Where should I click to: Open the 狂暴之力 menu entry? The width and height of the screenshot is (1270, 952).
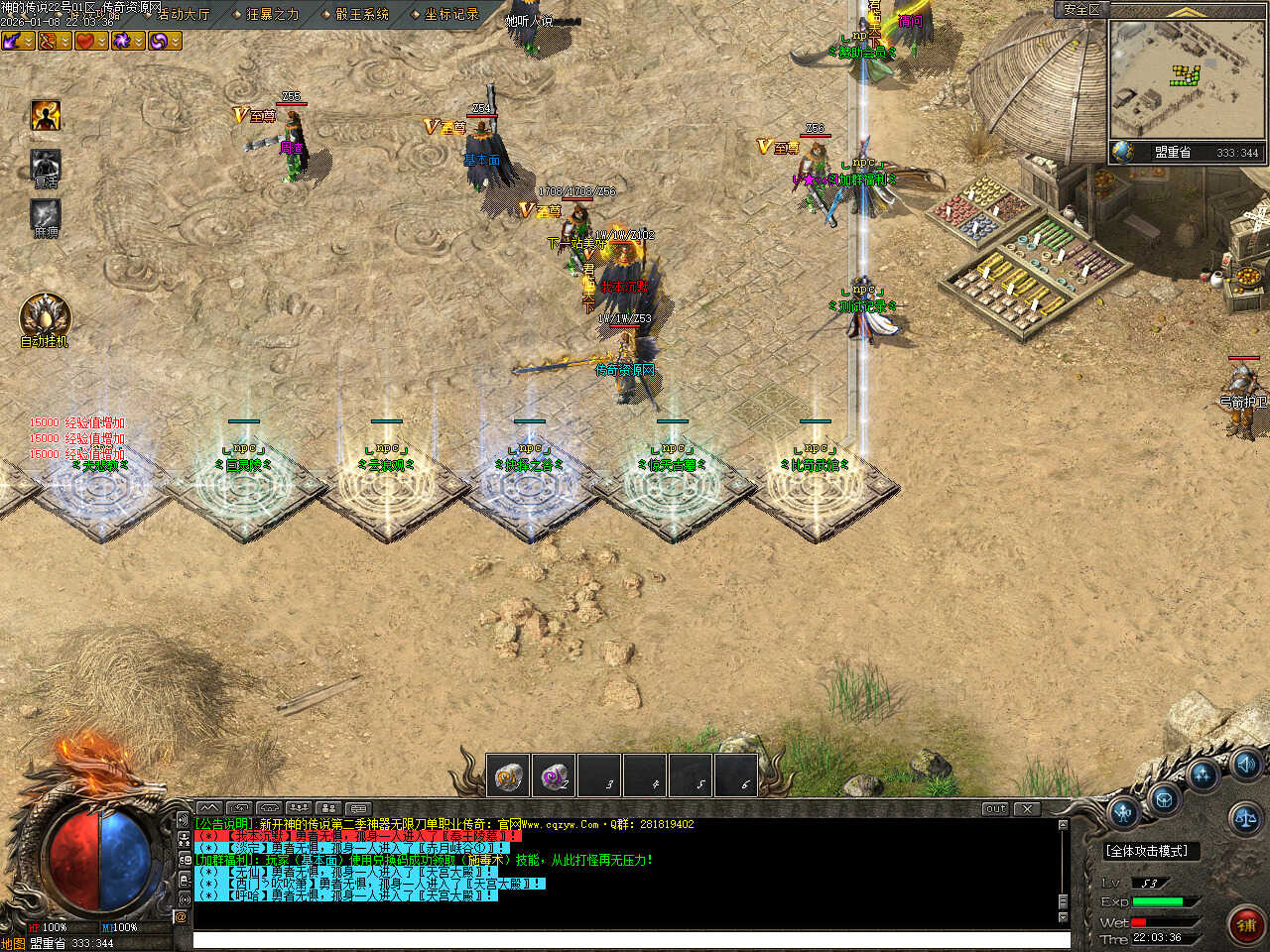[272, 14]
